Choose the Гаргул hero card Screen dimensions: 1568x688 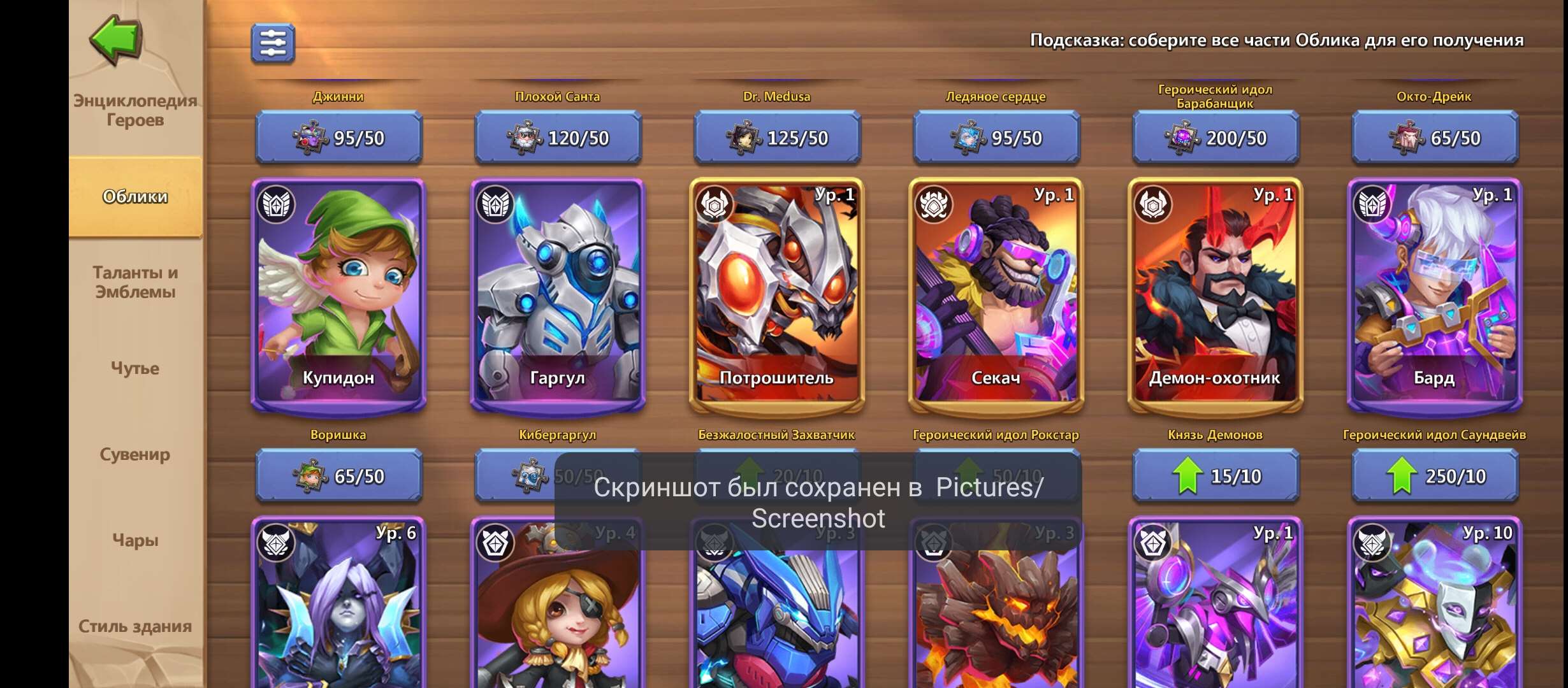558,294
